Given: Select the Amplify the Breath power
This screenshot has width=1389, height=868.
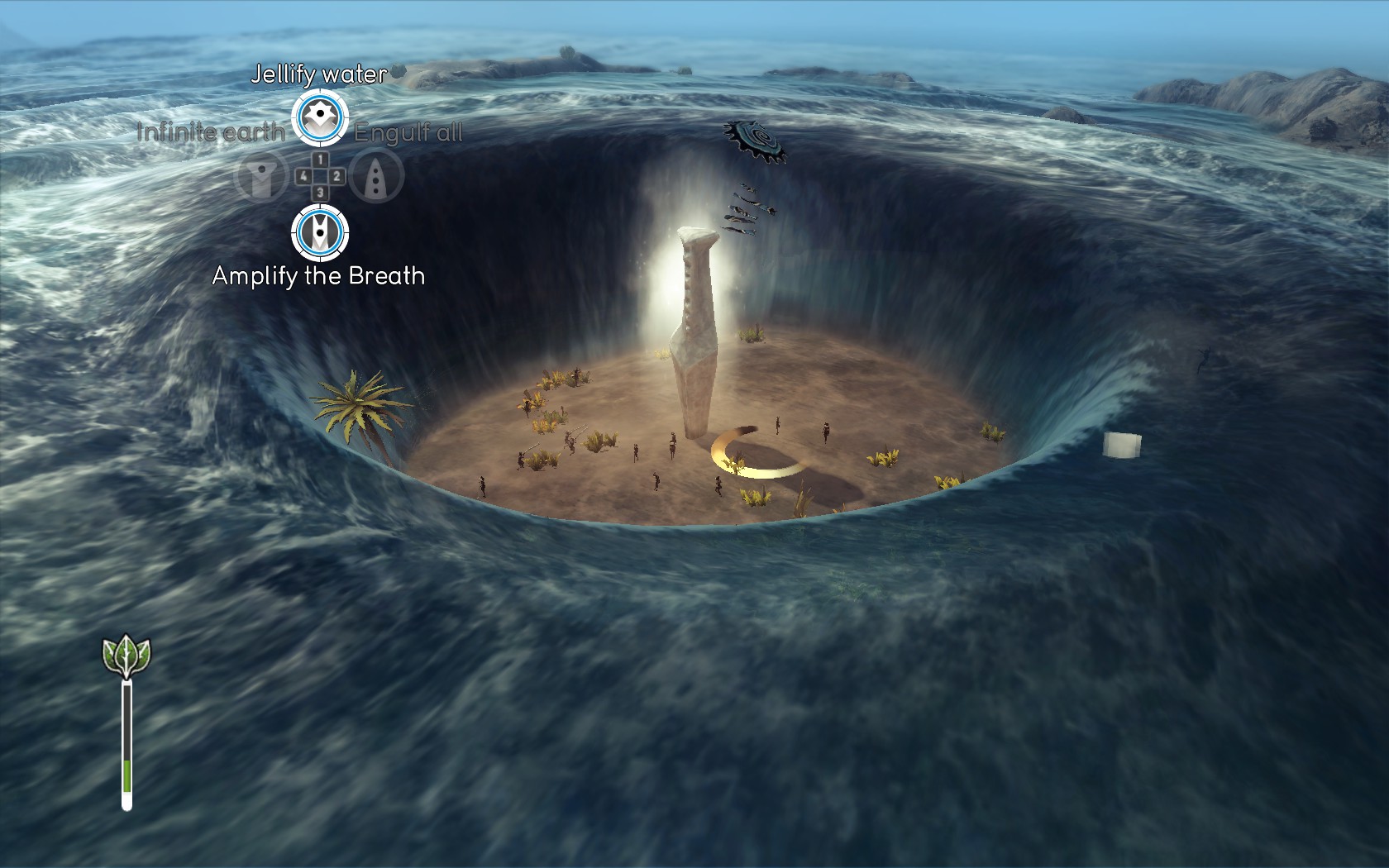Looking at the screenshot, I should coord(320,232).
